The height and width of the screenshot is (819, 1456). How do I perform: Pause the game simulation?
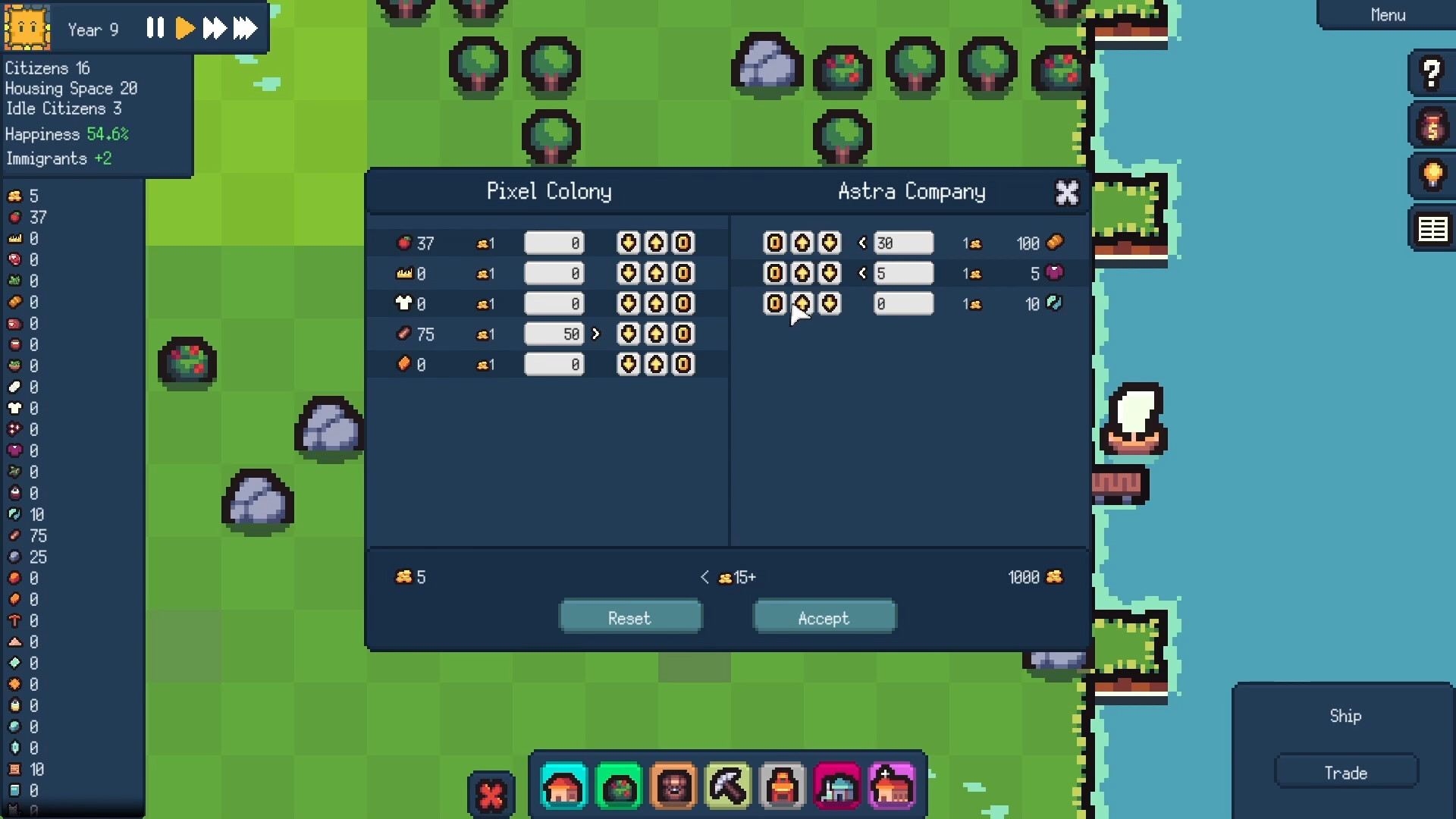coord(155,28)
